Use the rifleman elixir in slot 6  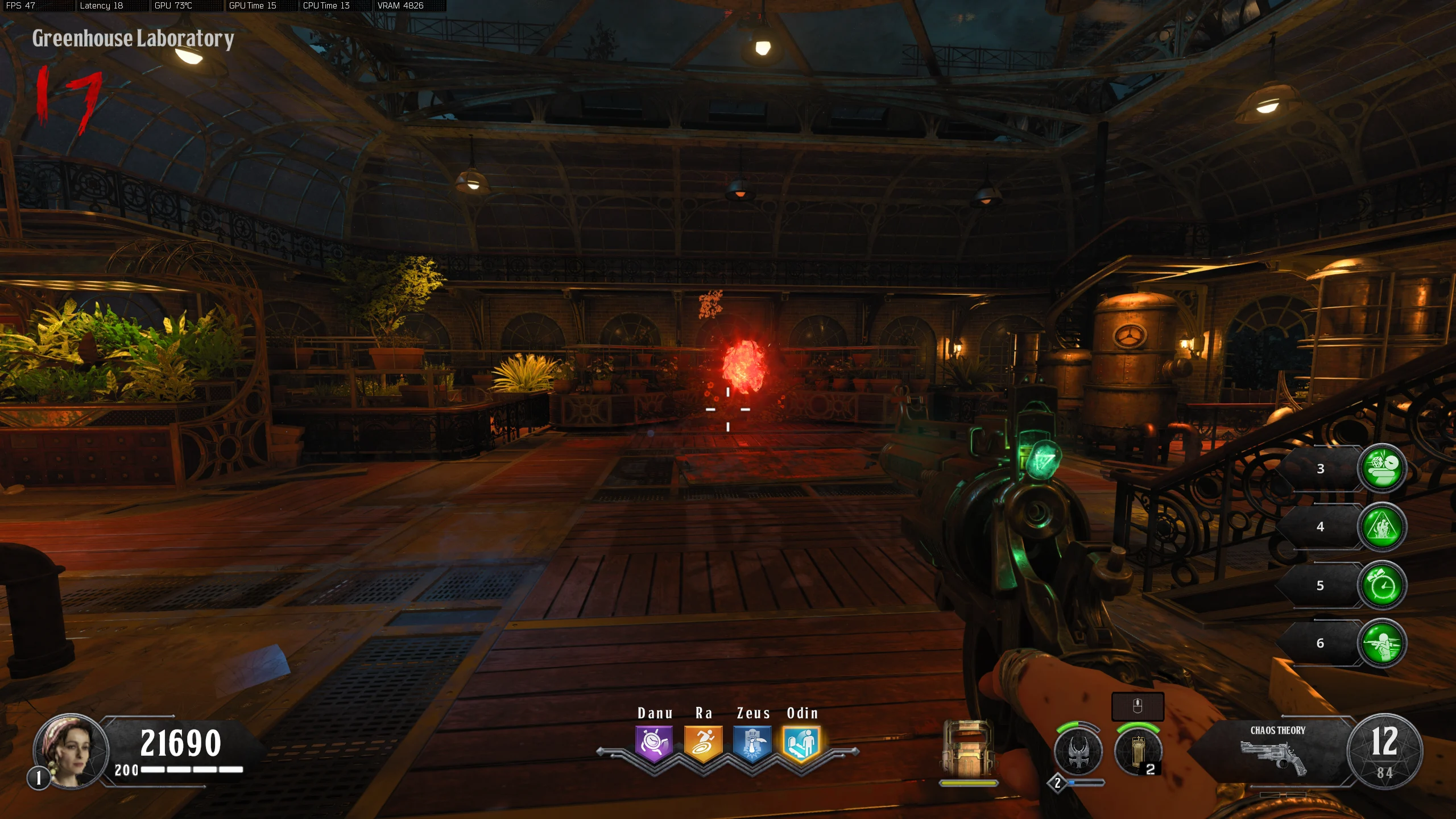pos(1382,644)
